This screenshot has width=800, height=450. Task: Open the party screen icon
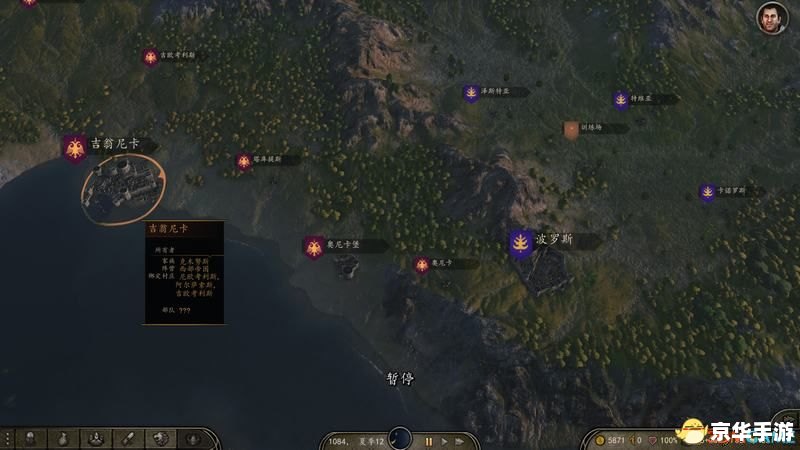pos(97,438)
